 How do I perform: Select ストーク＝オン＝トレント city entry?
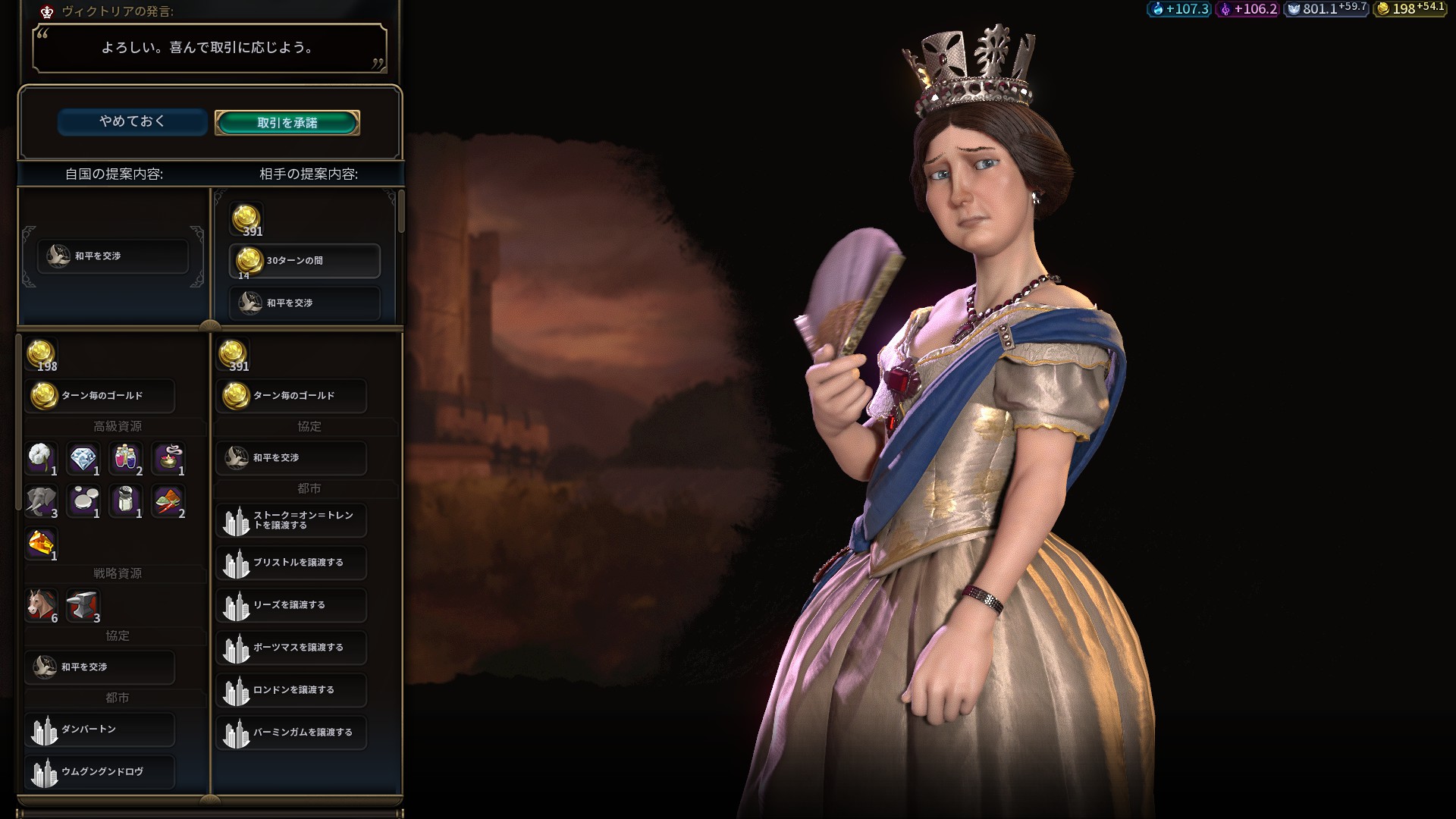[291, 520]
